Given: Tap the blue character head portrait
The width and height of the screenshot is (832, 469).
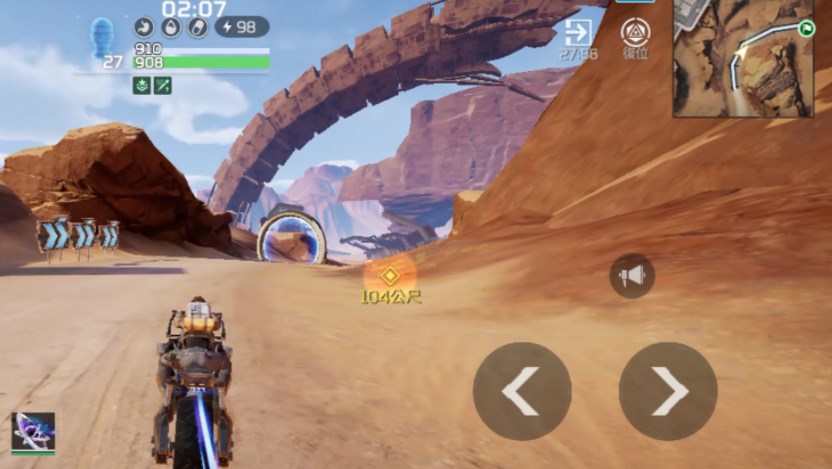Looking at the screenshot, I should [x=102, y=36].
